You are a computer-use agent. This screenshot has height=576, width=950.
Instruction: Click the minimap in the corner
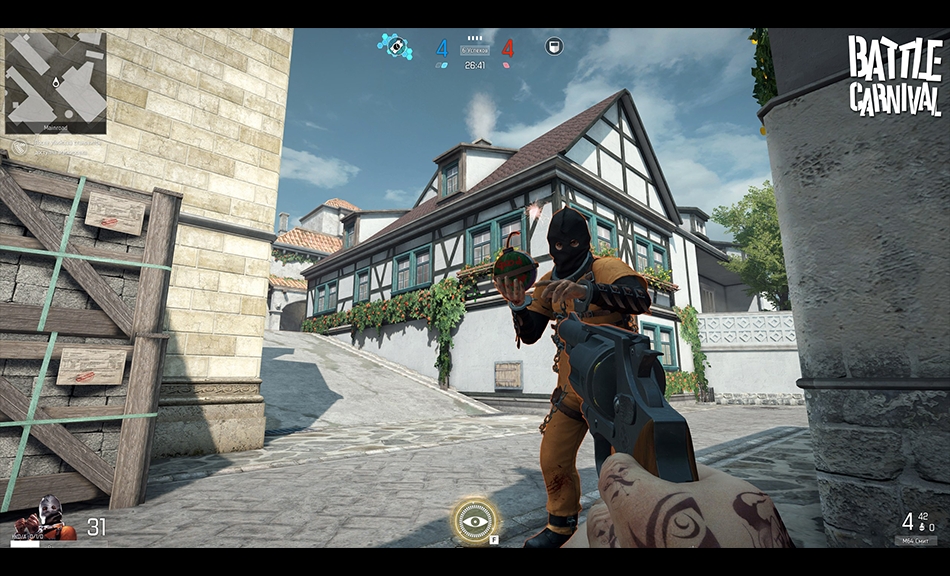tap(55, 81)
